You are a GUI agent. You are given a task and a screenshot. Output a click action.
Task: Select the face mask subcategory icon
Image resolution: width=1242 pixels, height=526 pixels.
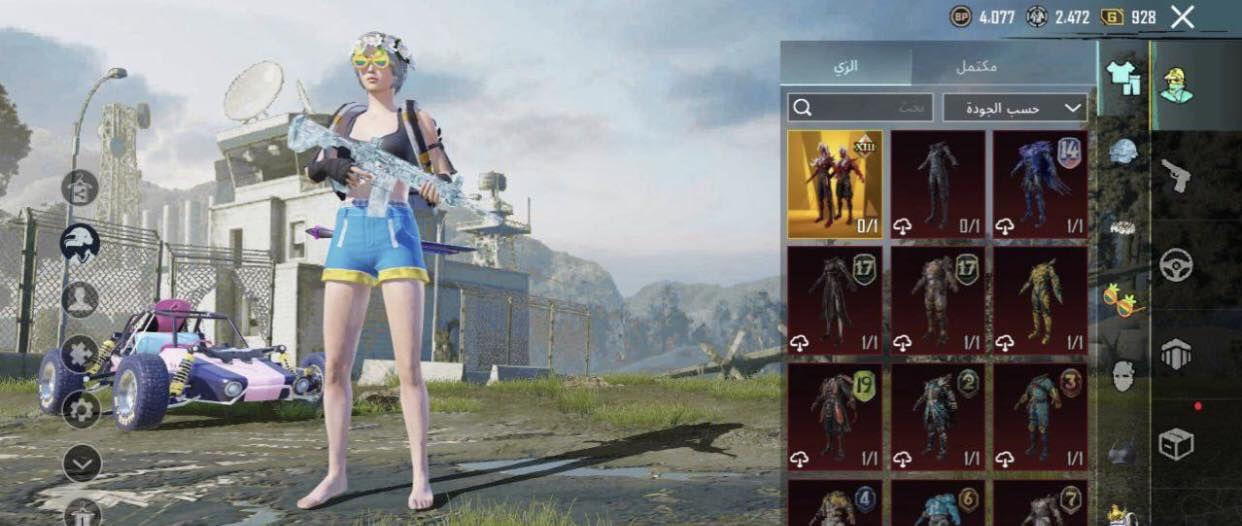click(1123, 376)
